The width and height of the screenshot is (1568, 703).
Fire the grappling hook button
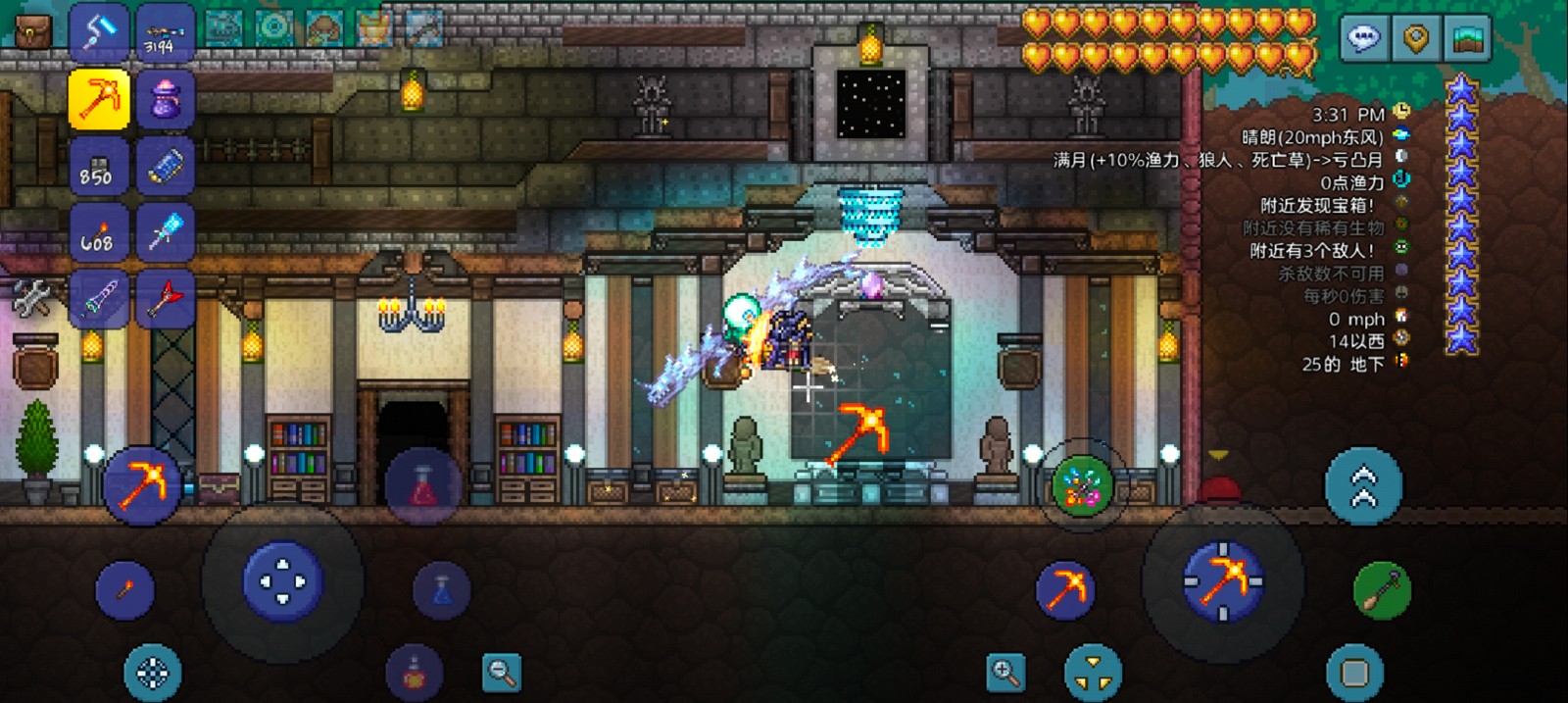pyautogui.click(x=1382, y=590)
